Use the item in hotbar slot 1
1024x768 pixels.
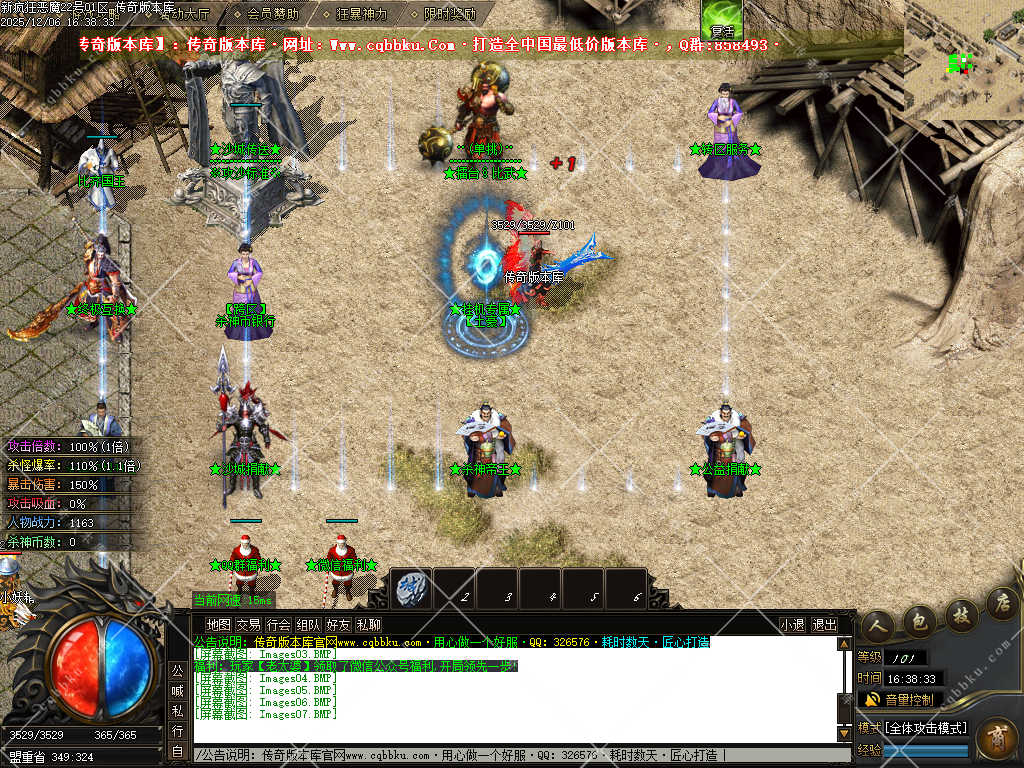pyautogui.click(x=411, y=589)
